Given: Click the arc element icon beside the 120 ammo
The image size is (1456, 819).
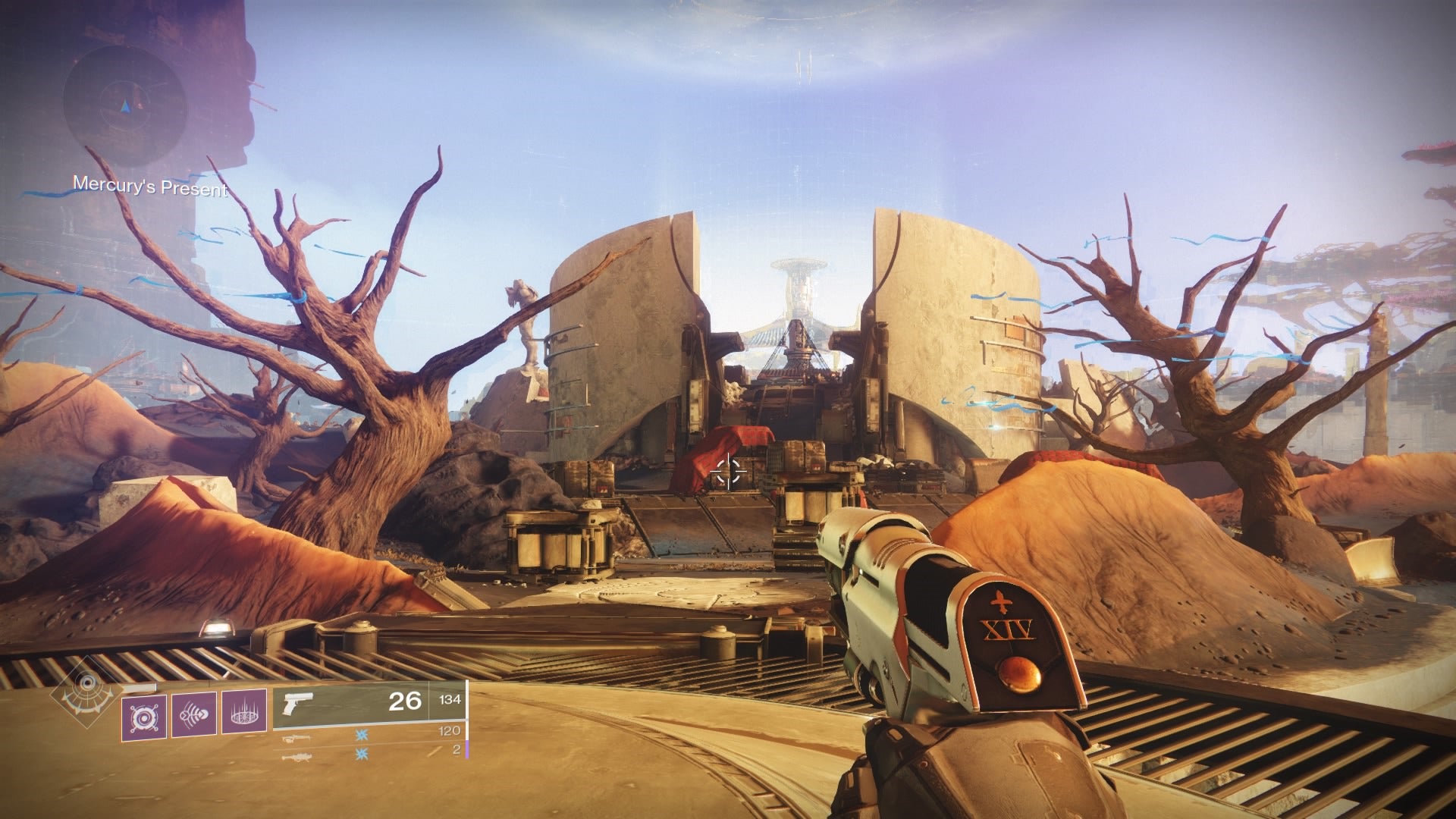Looking at the screenshot, I should coord(362,735).
